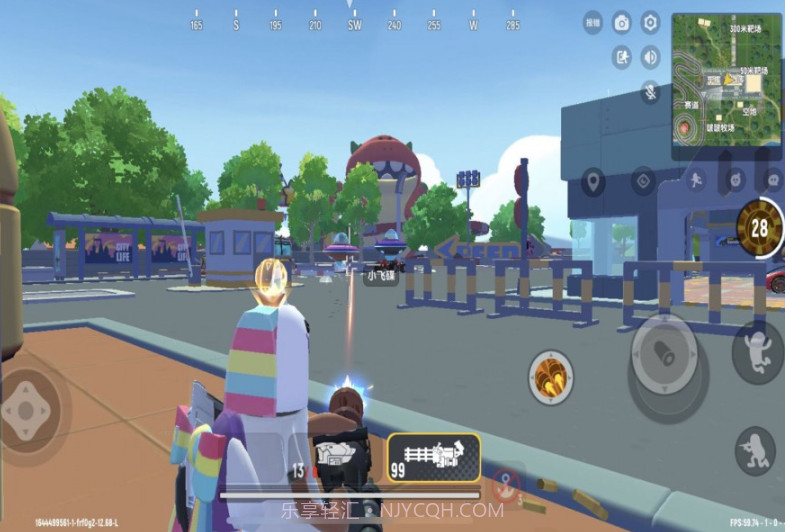Open the minimap
Viewport: 785px width, 532px height.
coord(725,85)
